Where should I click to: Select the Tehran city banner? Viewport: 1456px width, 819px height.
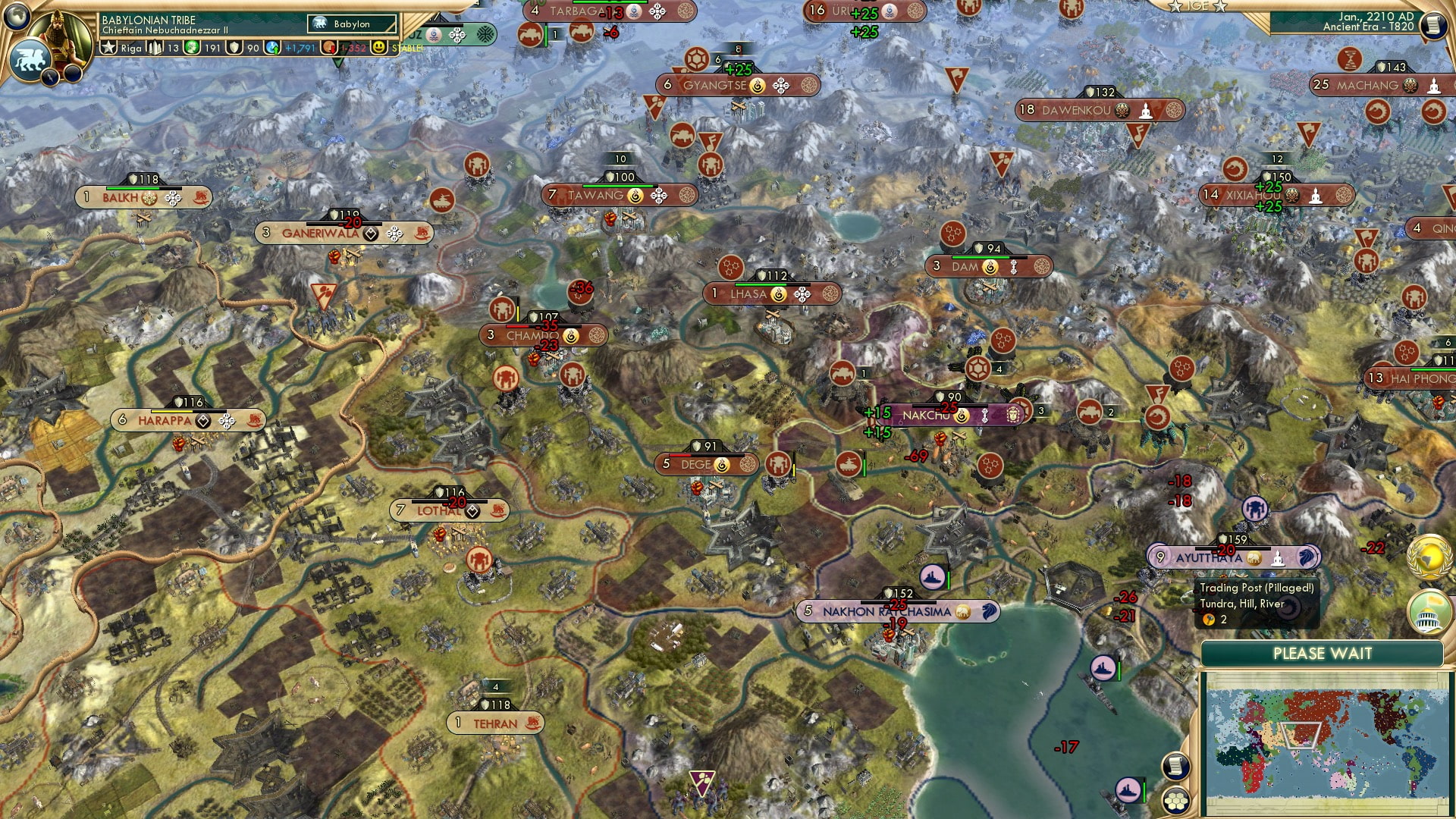494,723
